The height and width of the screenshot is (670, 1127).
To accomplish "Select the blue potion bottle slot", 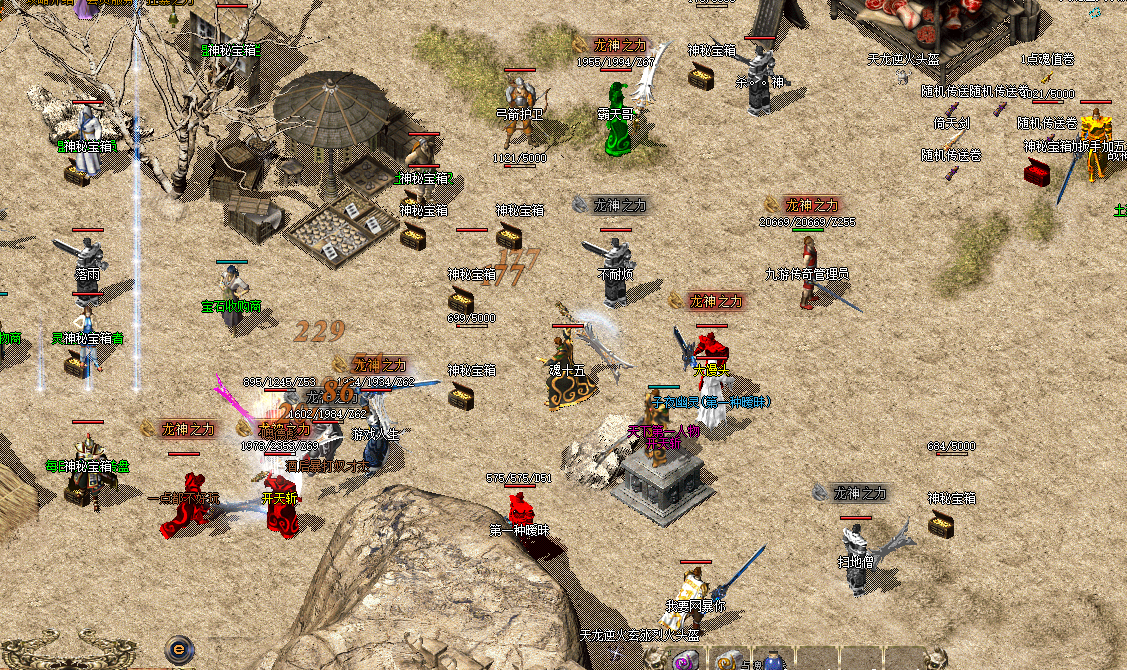I will pyautogui.click(x=774, y=662).
